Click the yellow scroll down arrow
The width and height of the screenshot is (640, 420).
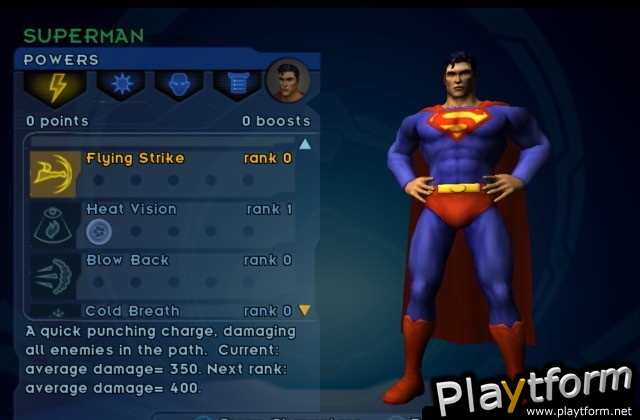[x=304, y=310]
